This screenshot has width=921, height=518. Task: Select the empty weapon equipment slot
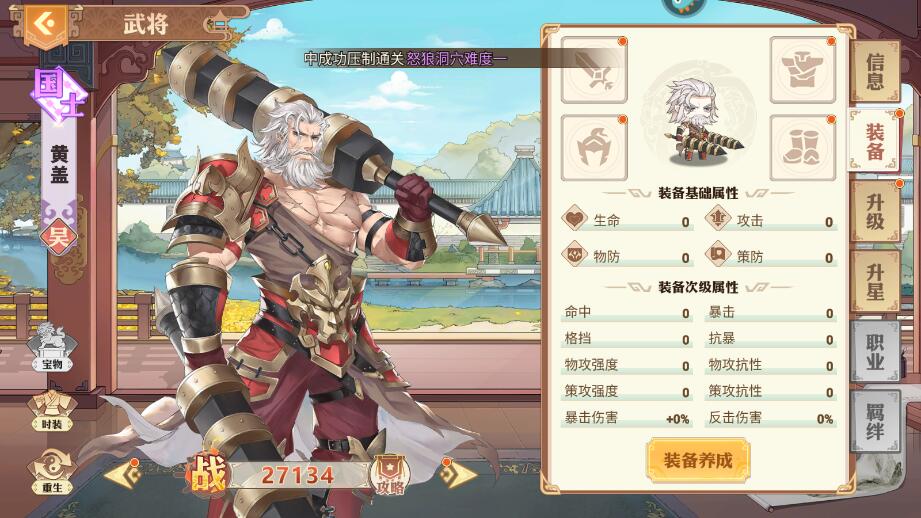click(x=594, y=70)
